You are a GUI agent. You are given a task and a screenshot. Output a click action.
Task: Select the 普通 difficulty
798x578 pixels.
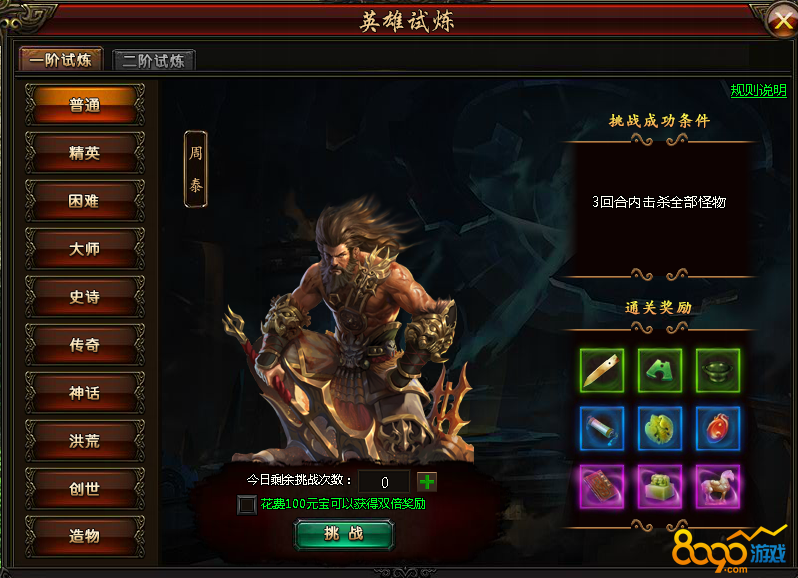pos(85,106)
